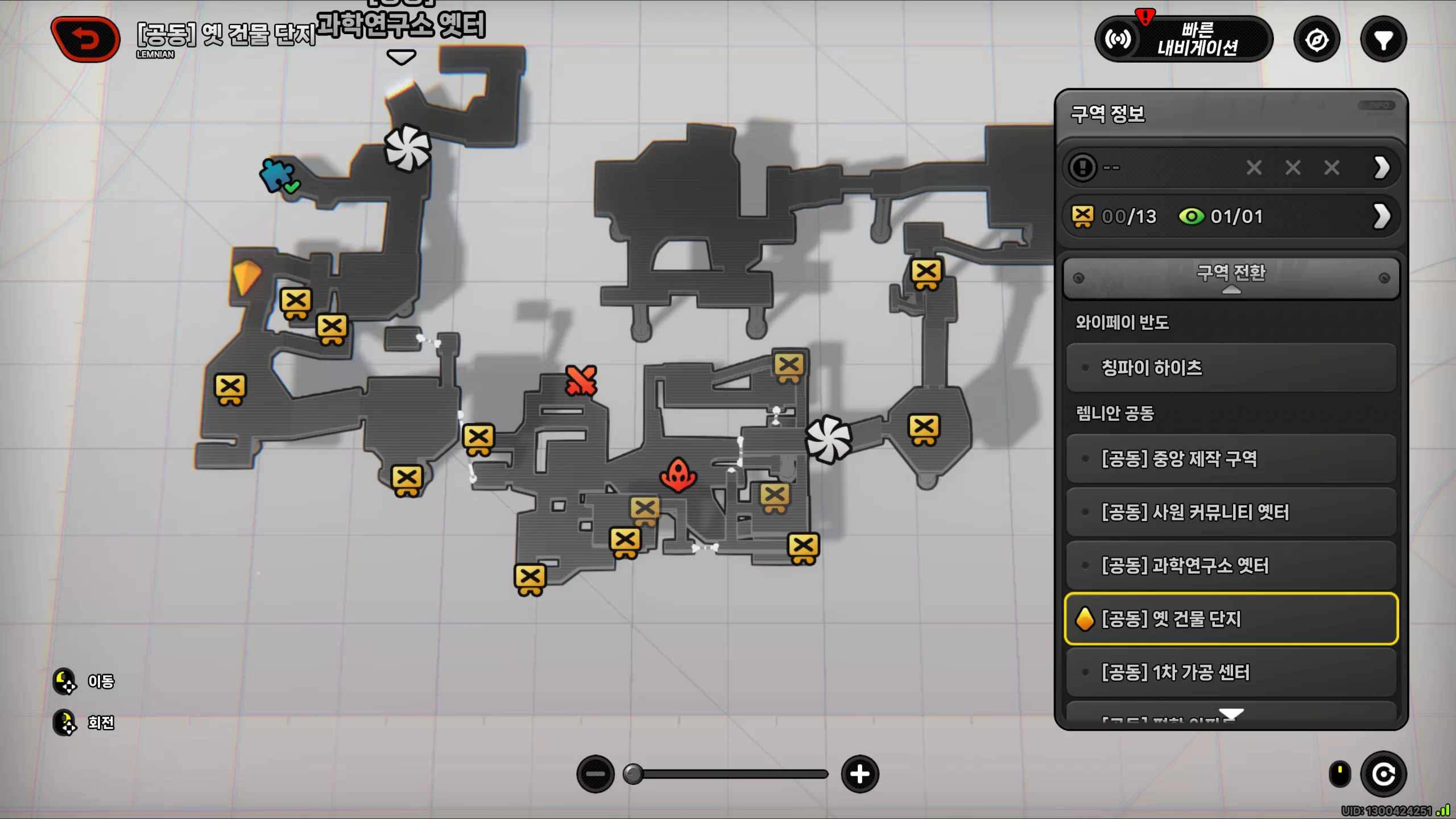Select 칭파이 하이츠 area entry

[1231, 368]
